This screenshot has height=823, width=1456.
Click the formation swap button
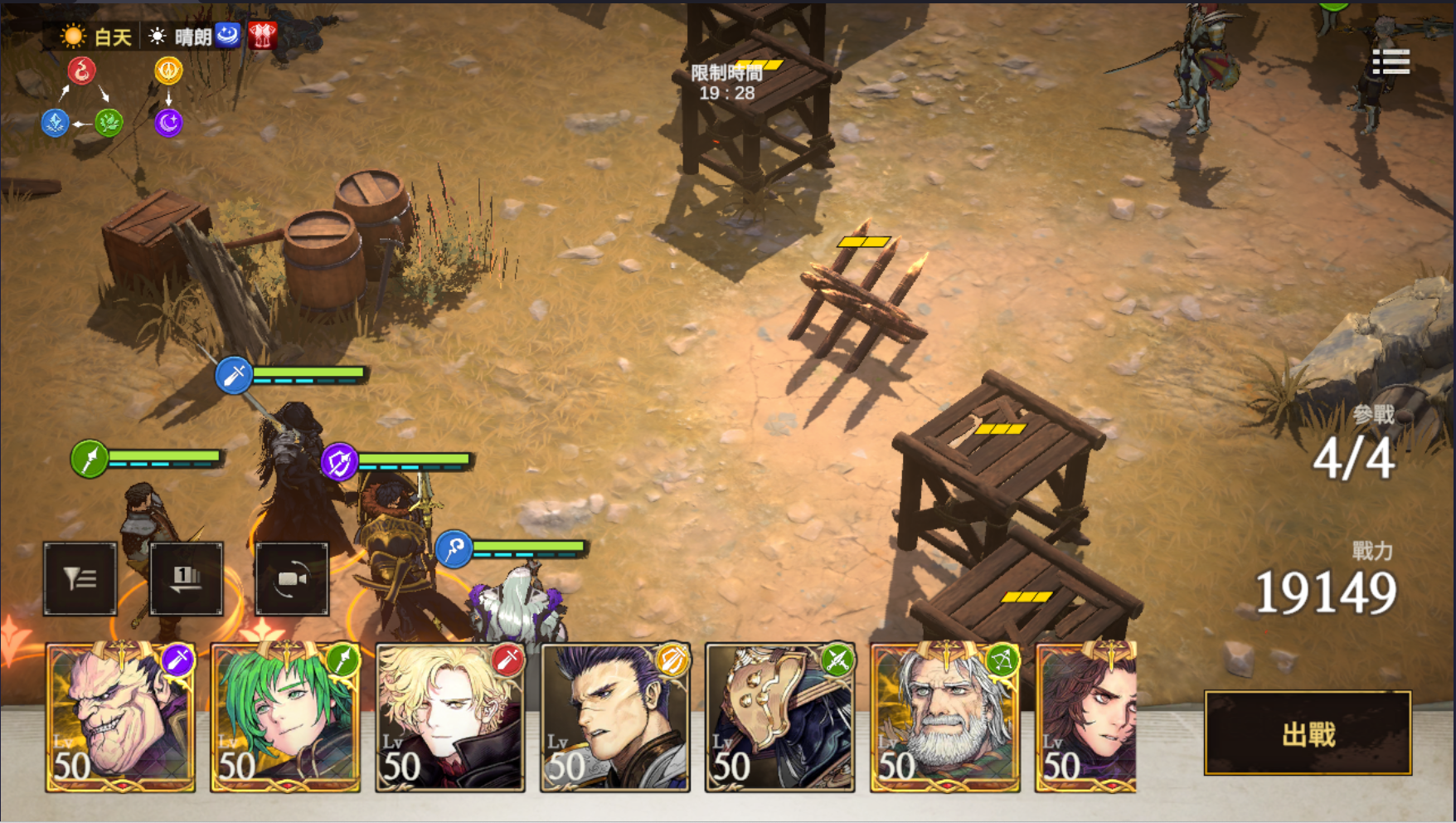187,578
